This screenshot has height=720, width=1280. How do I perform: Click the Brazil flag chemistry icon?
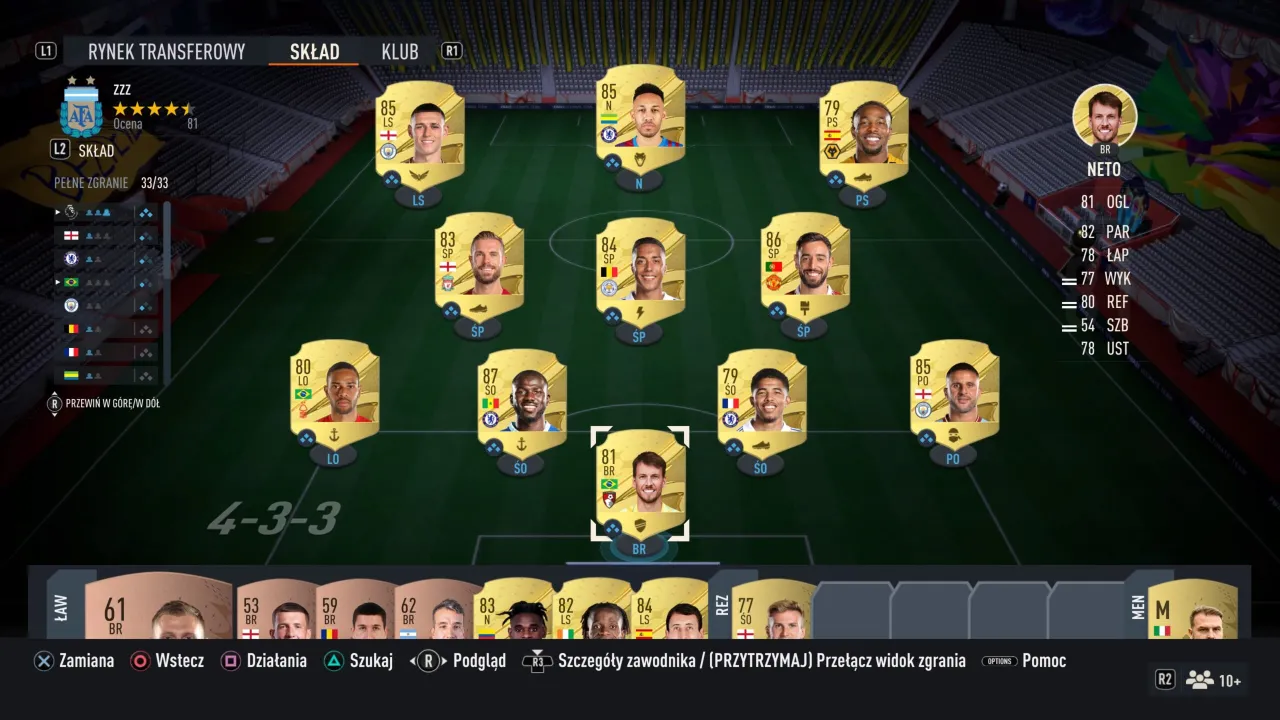click(70, 282)
